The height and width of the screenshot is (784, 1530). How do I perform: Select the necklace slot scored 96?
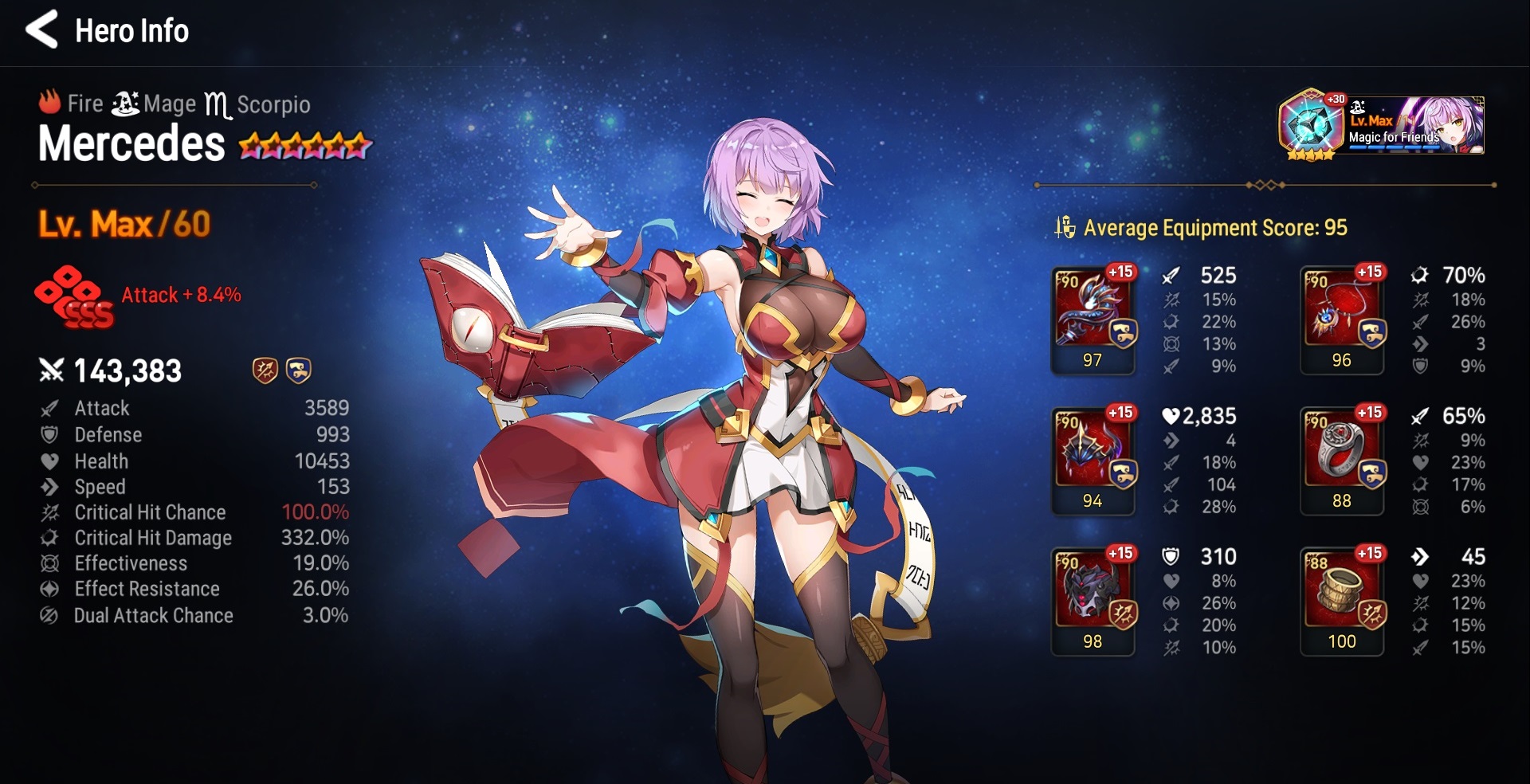click(1342, 319)
